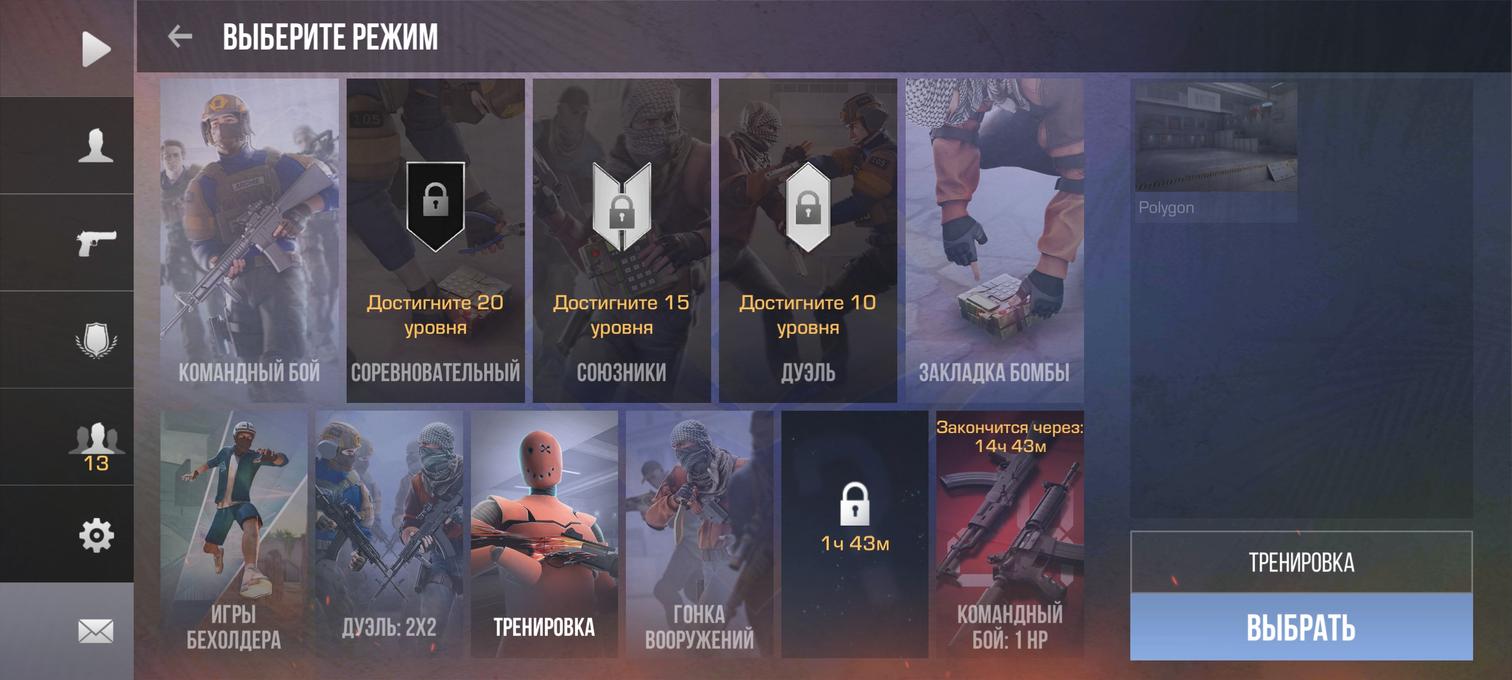Viewport: 1512px width, 680px height.
Task: Go back with the arrow button
Action: 180,37
